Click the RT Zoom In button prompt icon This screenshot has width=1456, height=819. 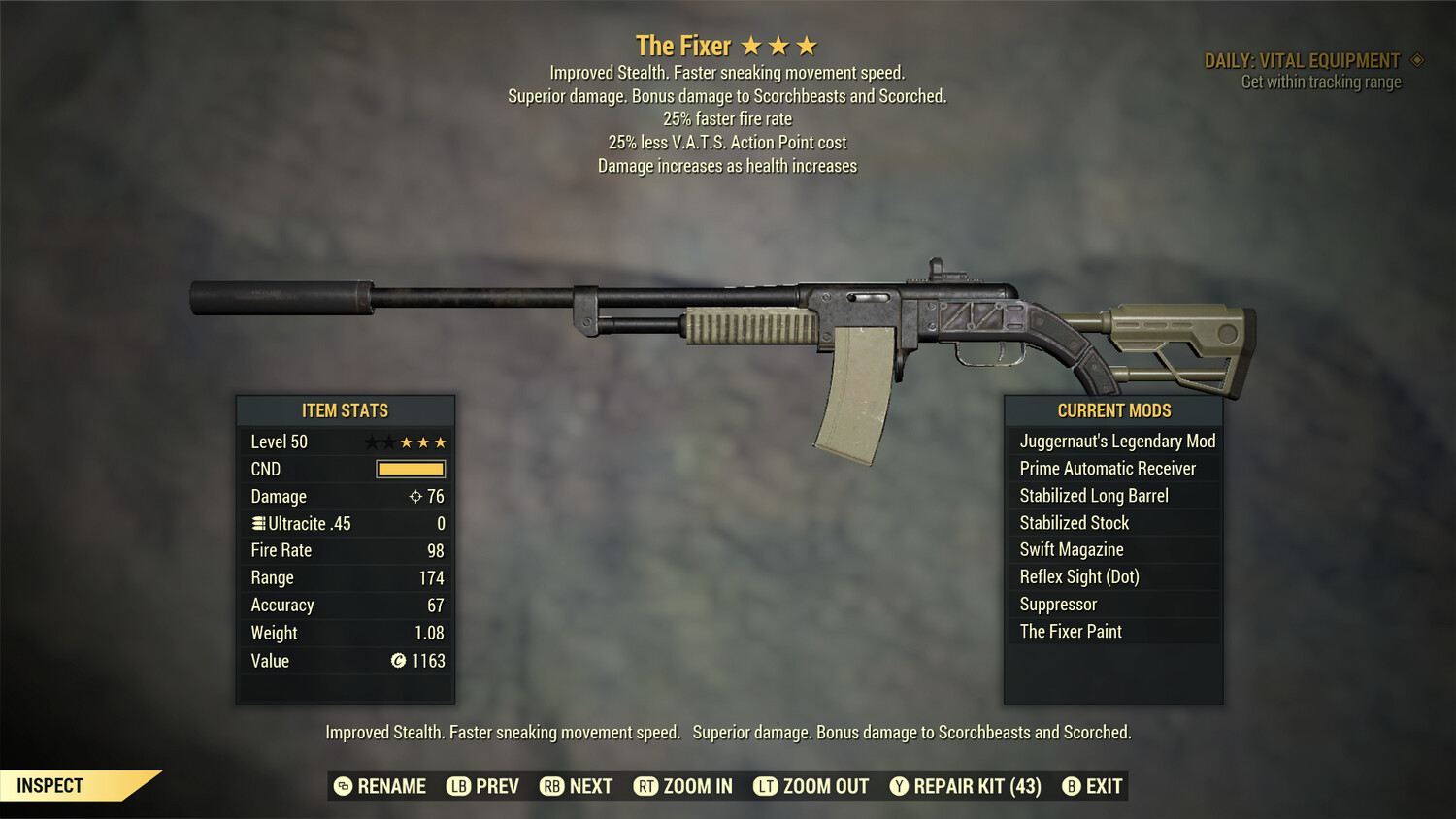point(646,786)
